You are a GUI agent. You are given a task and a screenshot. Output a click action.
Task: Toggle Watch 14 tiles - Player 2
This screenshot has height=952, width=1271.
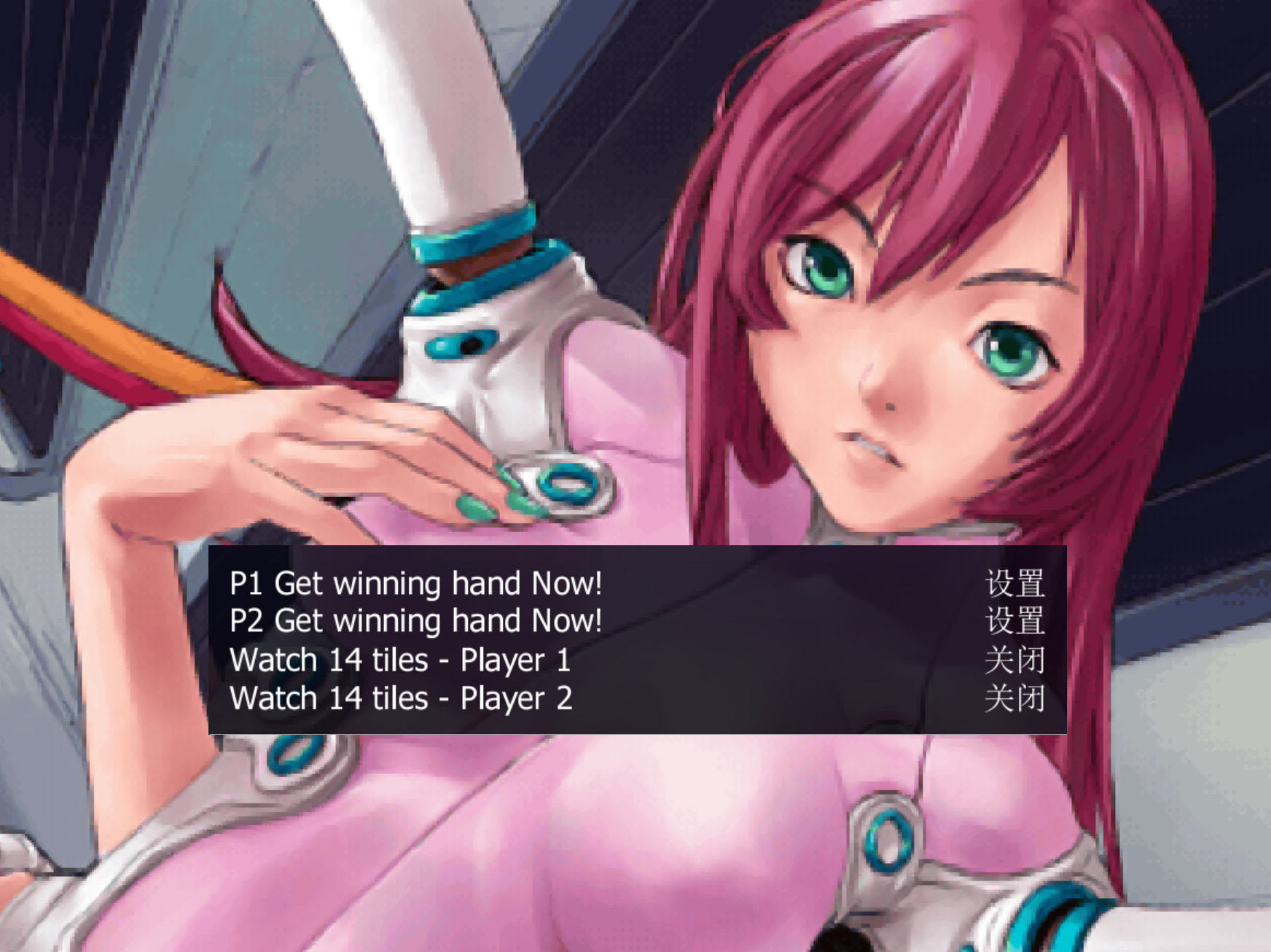pyautogui.click(x=401, y=698)
